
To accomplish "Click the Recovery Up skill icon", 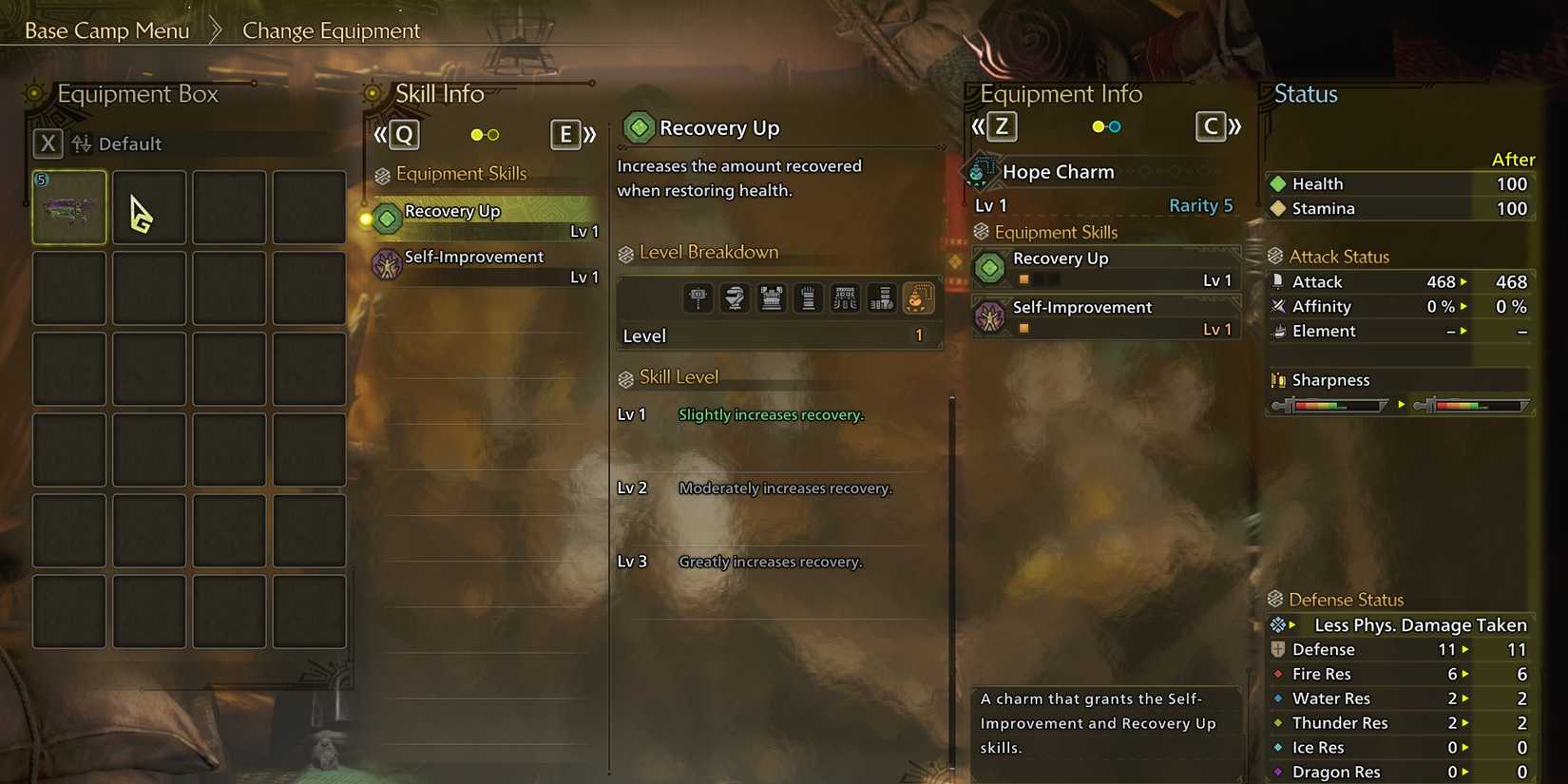I will [x=385, y=219].
